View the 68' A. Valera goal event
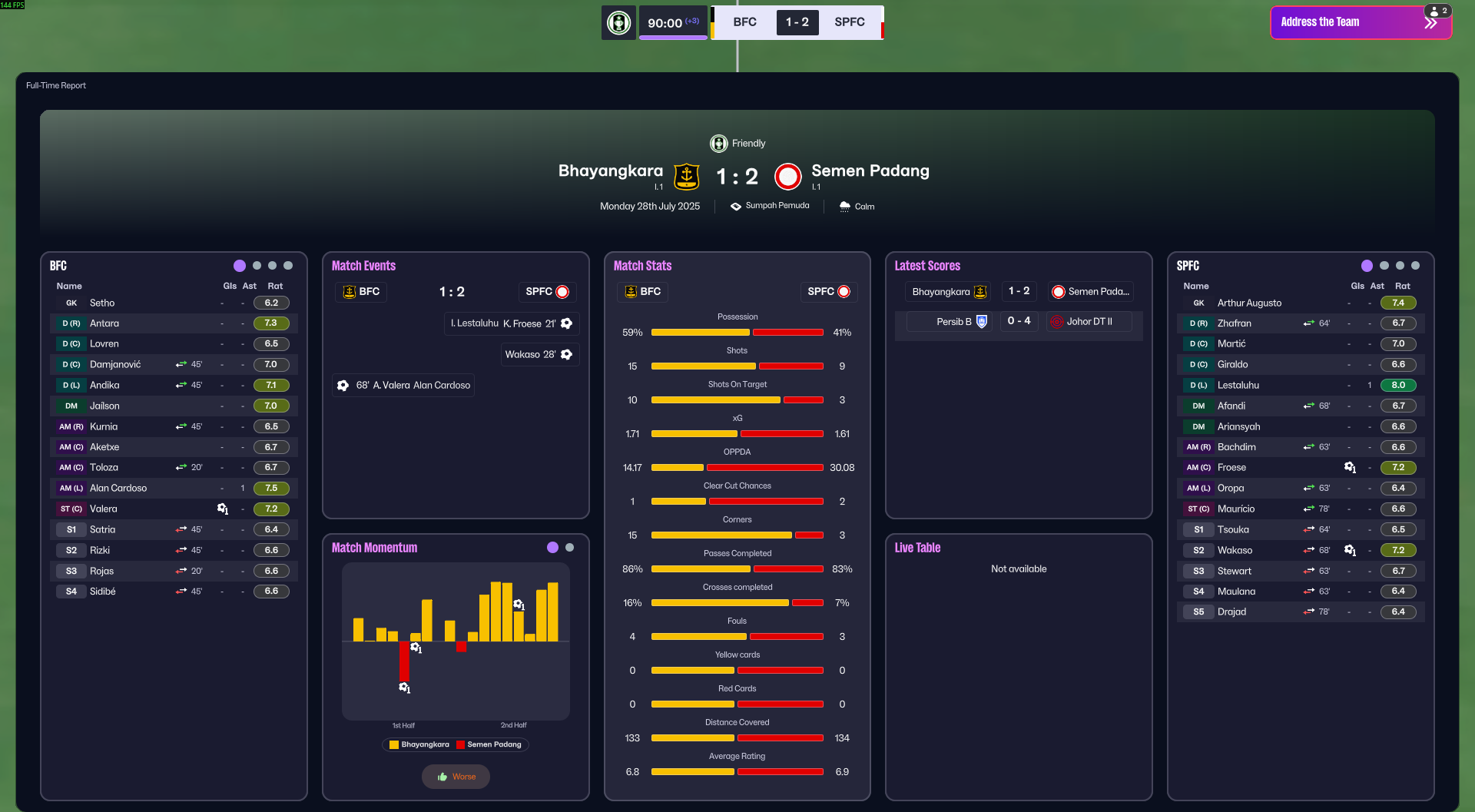Image resolution: width=1475 pixels, height=812 pixels. tap(404, 385)
